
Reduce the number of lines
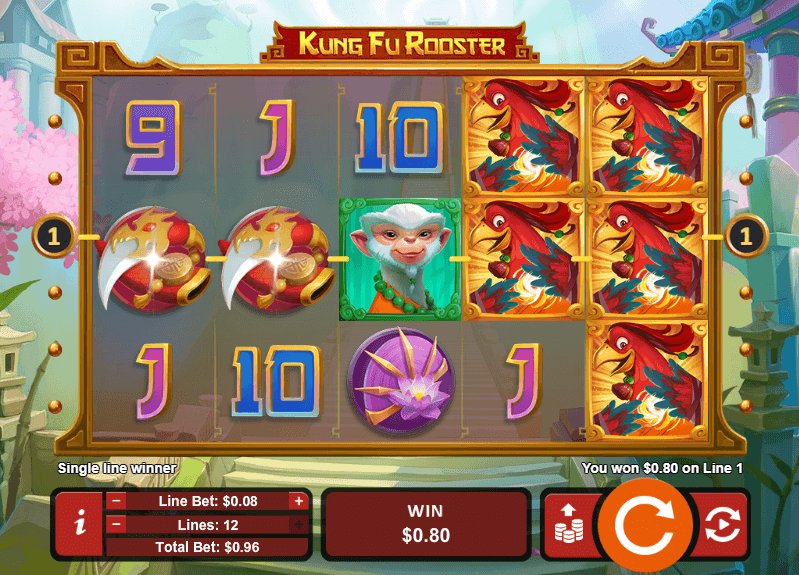(x=117, y=524)
